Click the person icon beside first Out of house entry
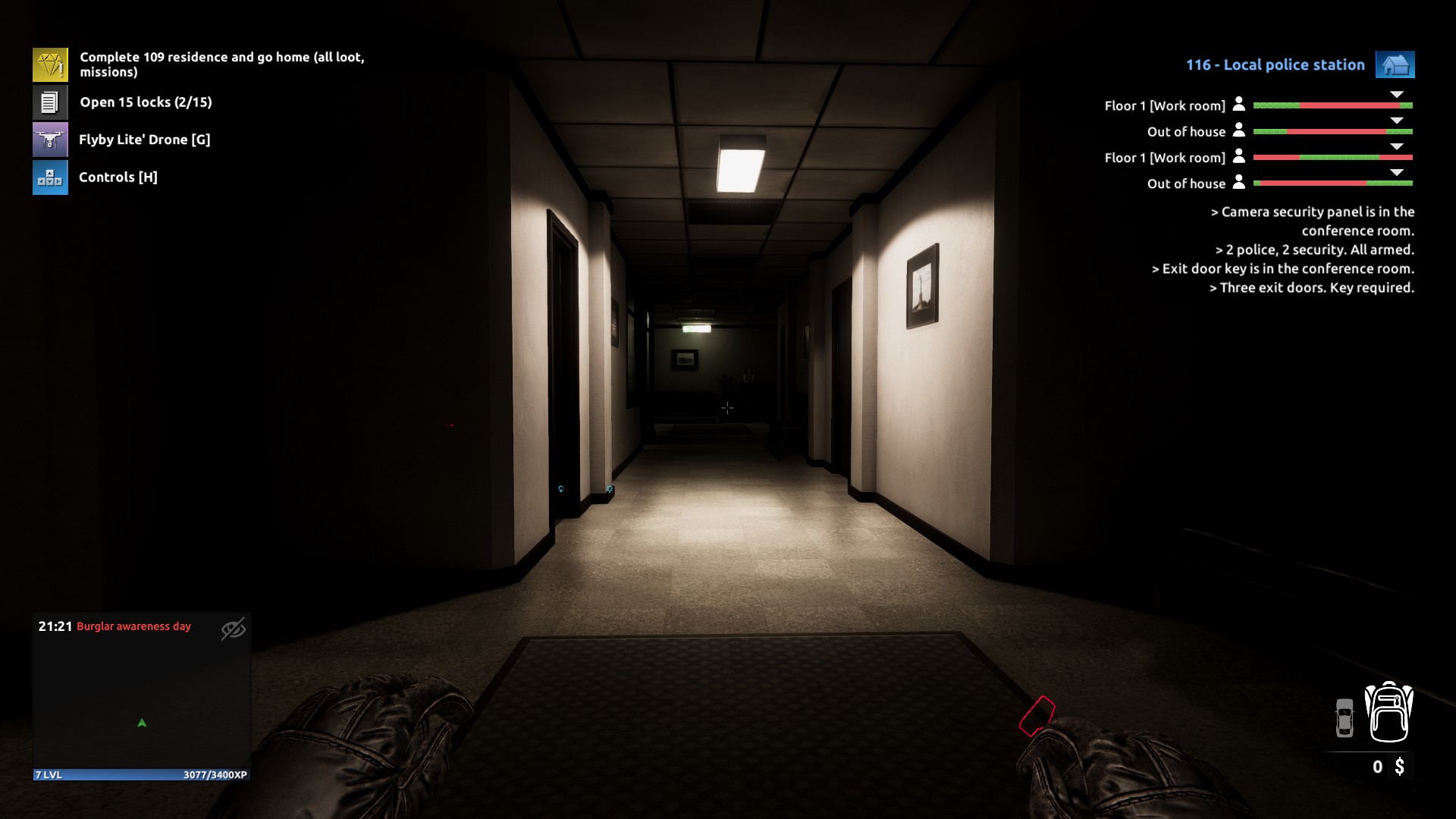The height and width of the screenshot is (819, 1456). [x=1239, y=131]
